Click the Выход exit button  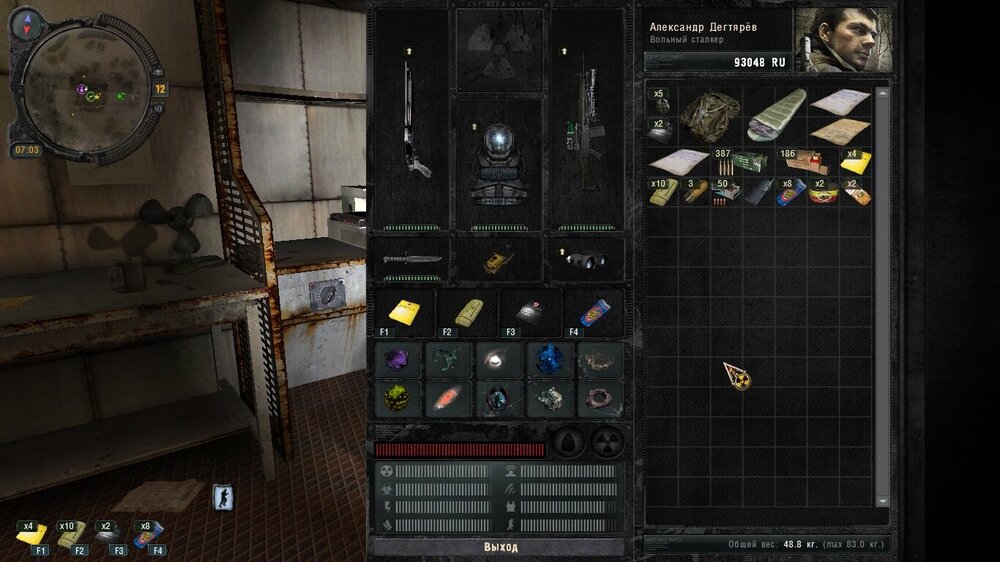click(x=500, y=547)
